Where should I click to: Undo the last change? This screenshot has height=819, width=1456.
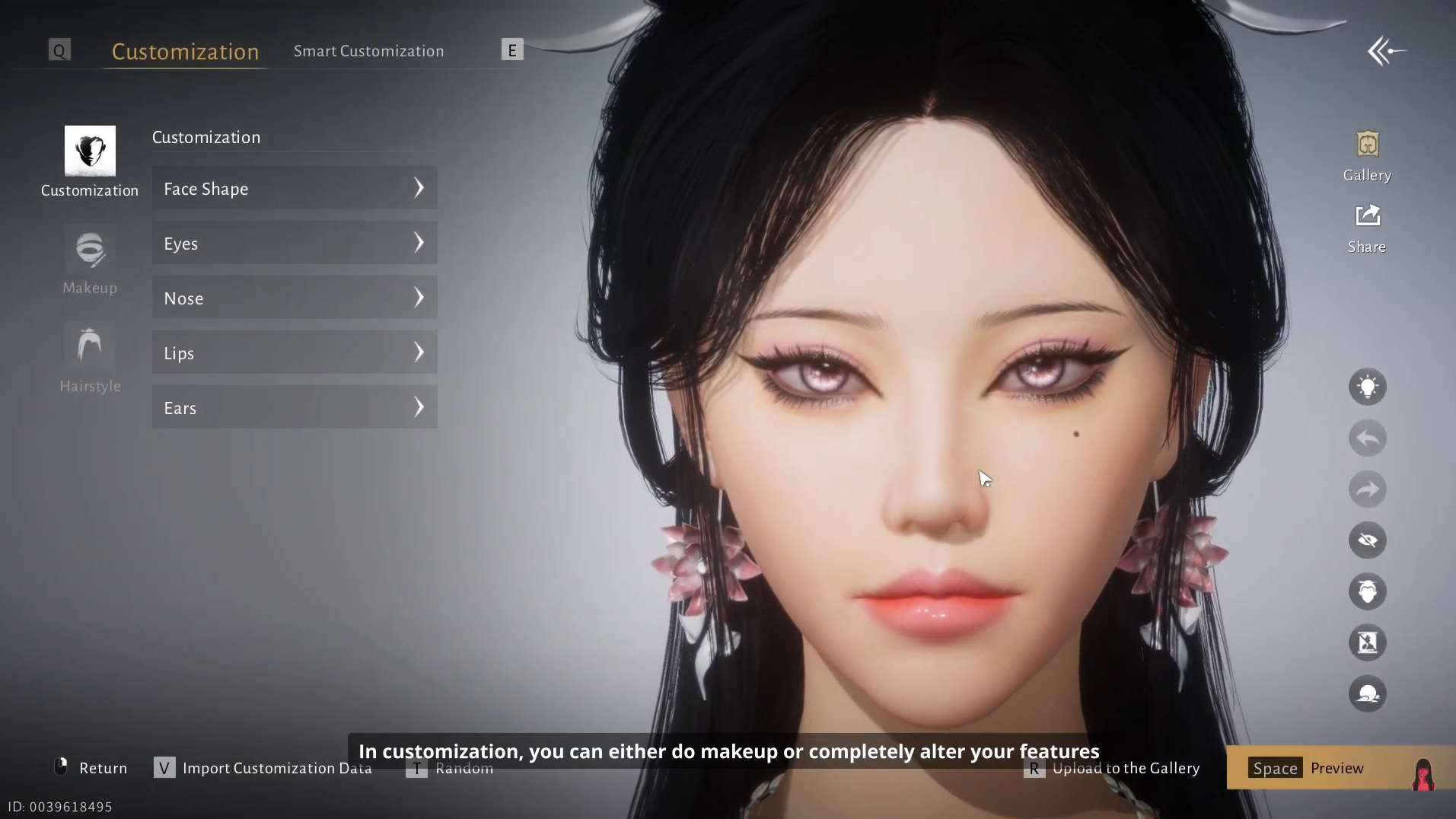(1367, 438)
